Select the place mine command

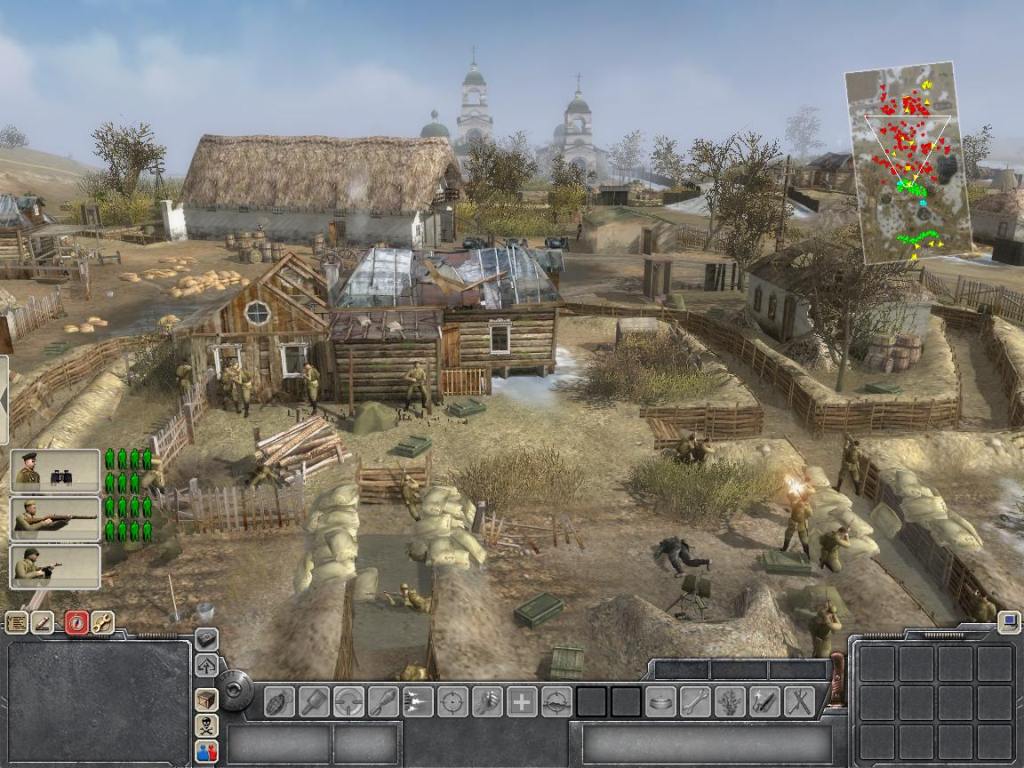660,701
